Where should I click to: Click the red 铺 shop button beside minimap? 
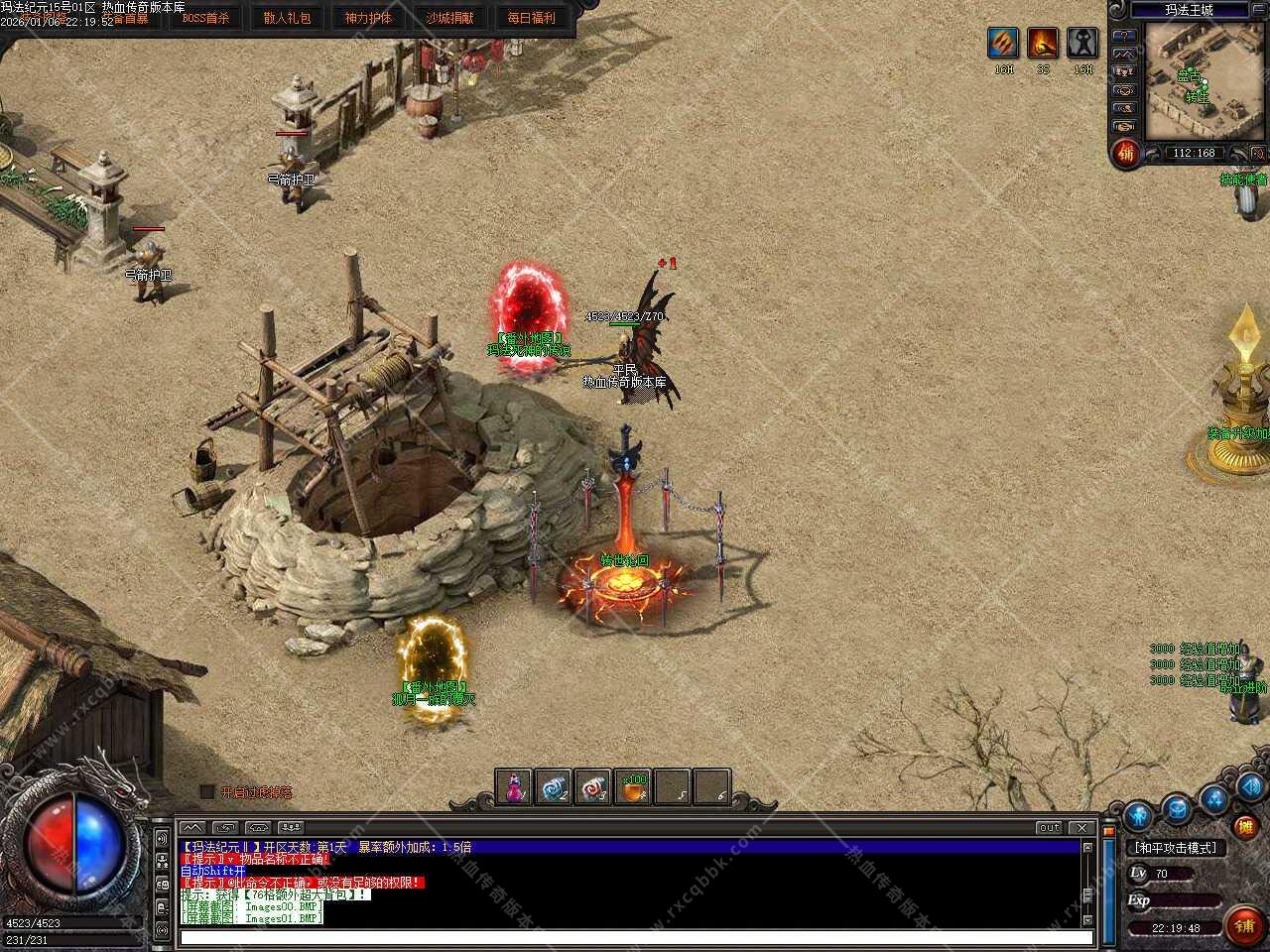click(1125, 153)
